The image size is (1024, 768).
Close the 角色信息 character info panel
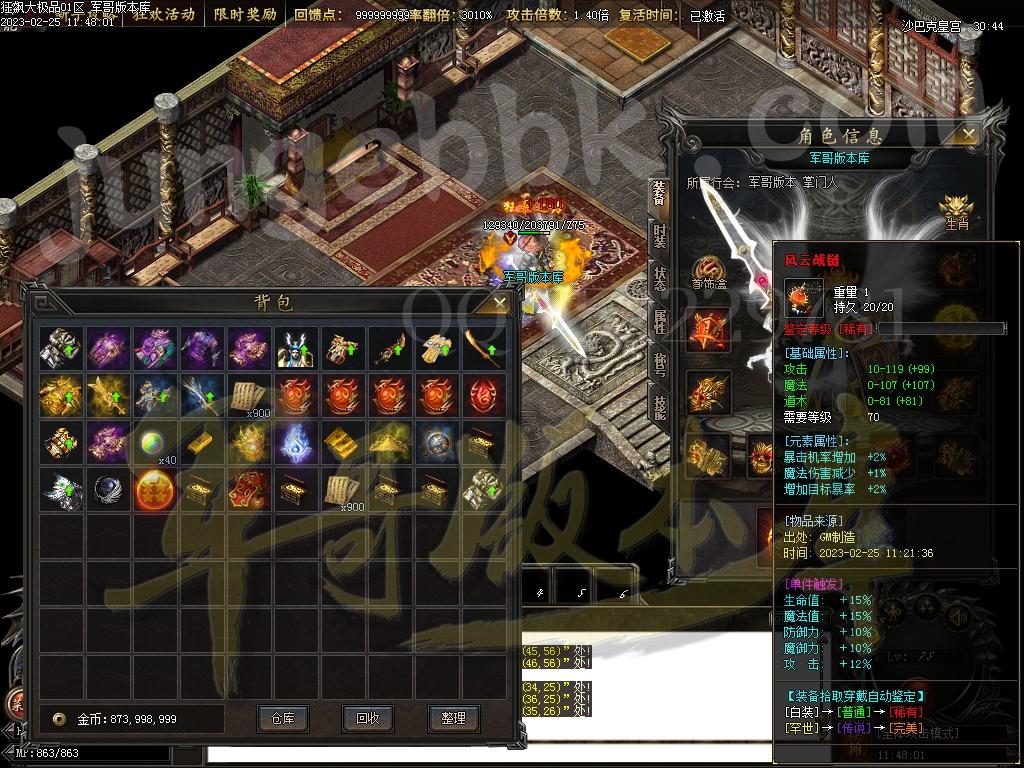[x=968, y=133]
